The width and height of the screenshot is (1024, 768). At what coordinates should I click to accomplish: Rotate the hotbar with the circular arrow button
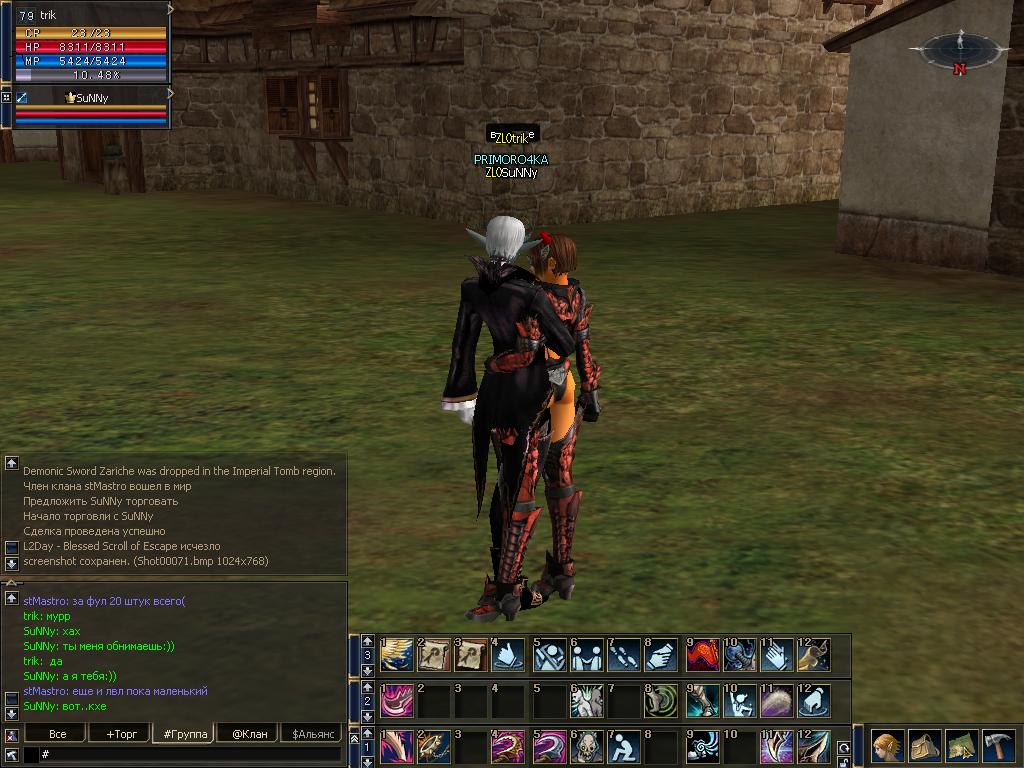click(x=844, y=747)
